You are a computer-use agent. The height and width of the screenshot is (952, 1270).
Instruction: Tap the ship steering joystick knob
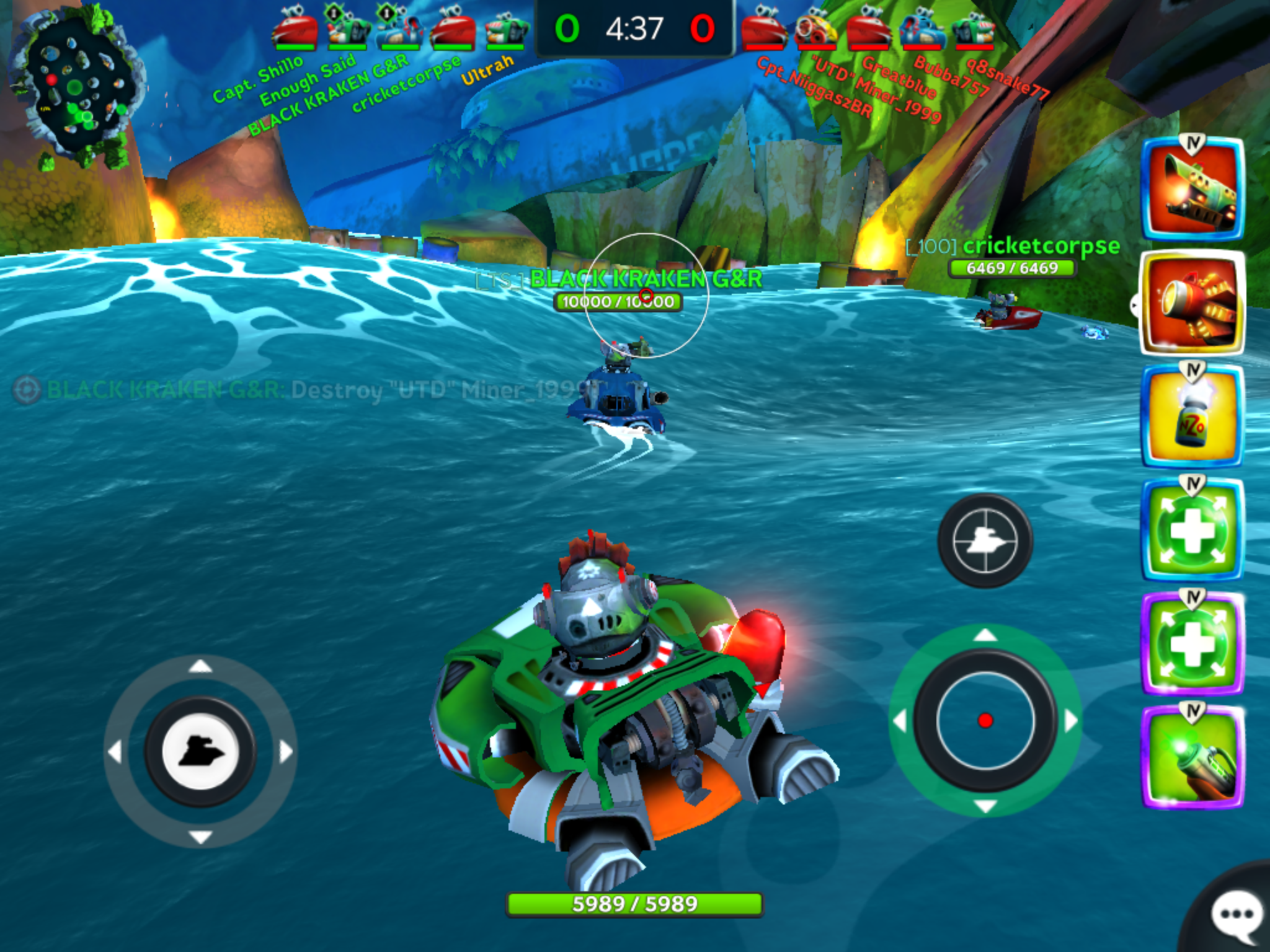[200, 752]
